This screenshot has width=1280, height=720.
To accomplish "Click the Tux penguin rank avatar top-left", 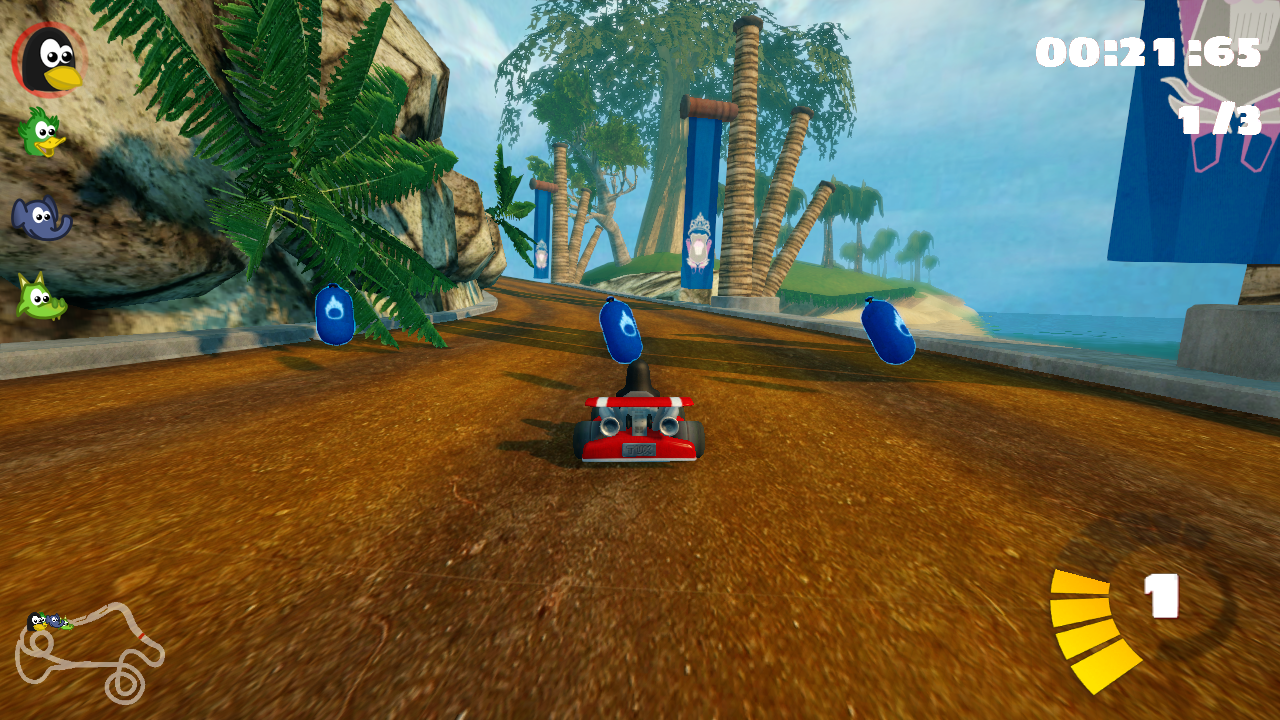I will point(49,58).
